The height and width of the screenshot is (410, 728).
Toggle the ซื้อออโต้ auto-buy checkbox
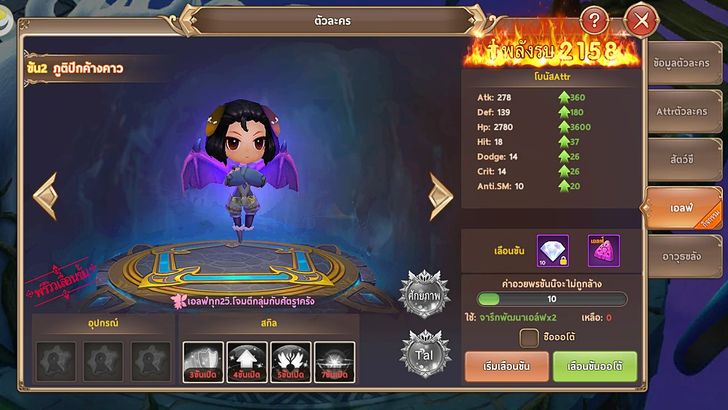tap(529, 338)
